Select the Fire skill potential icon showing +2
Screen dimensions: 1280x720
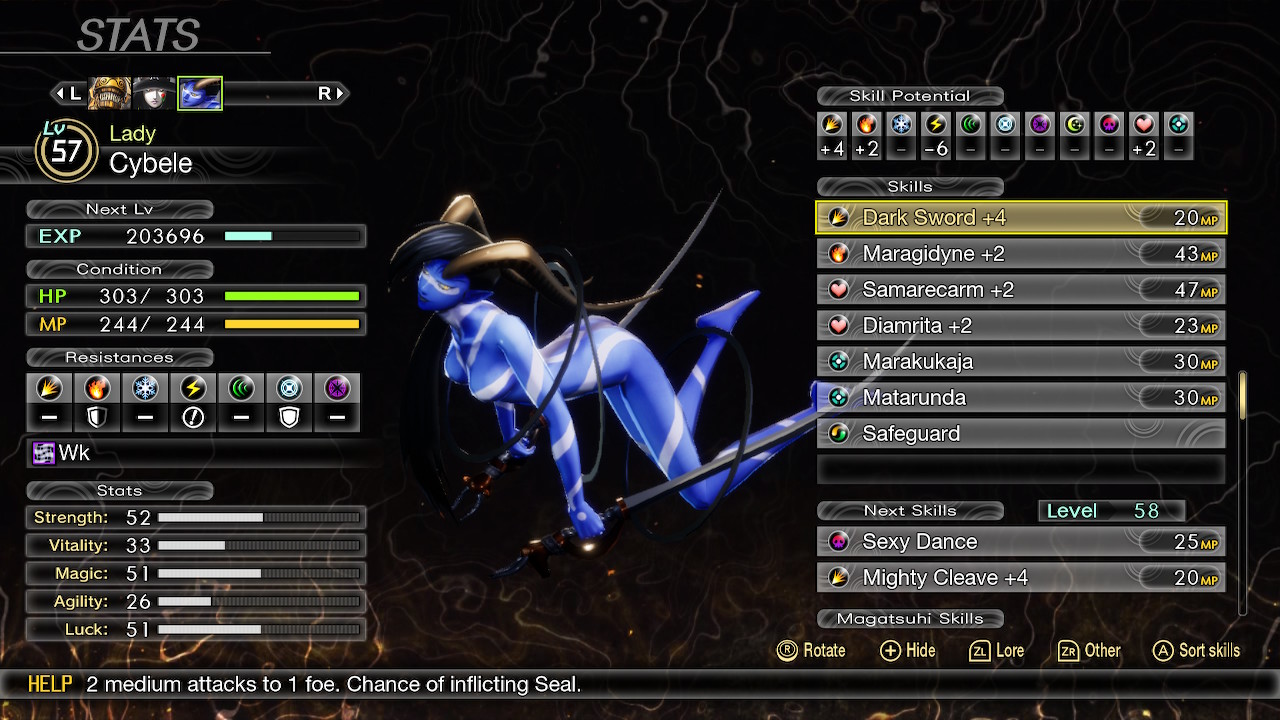click(x=866, y=126)
